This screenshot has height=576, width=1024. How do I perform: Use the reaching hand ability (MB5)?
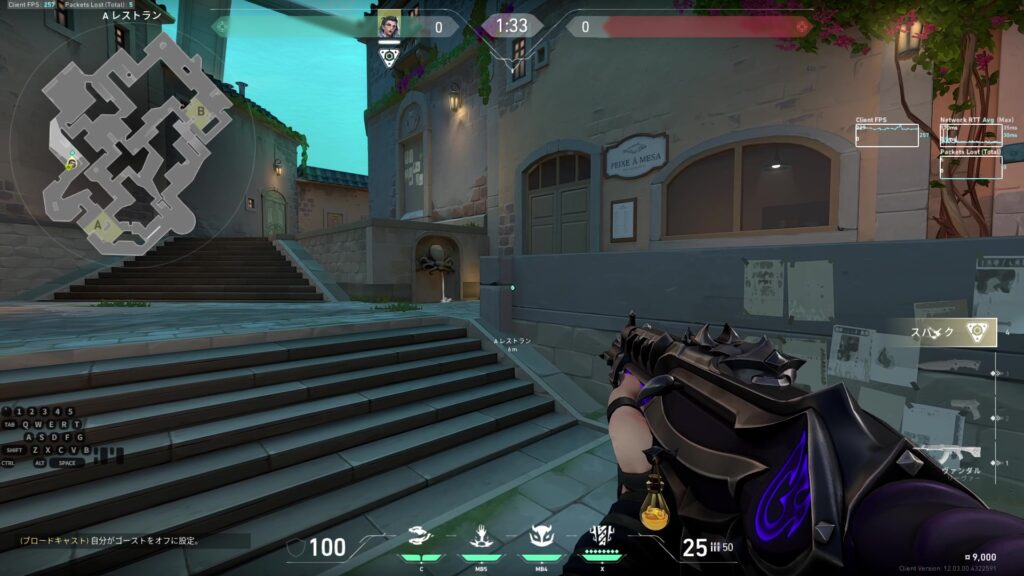[x=479, y=536]
